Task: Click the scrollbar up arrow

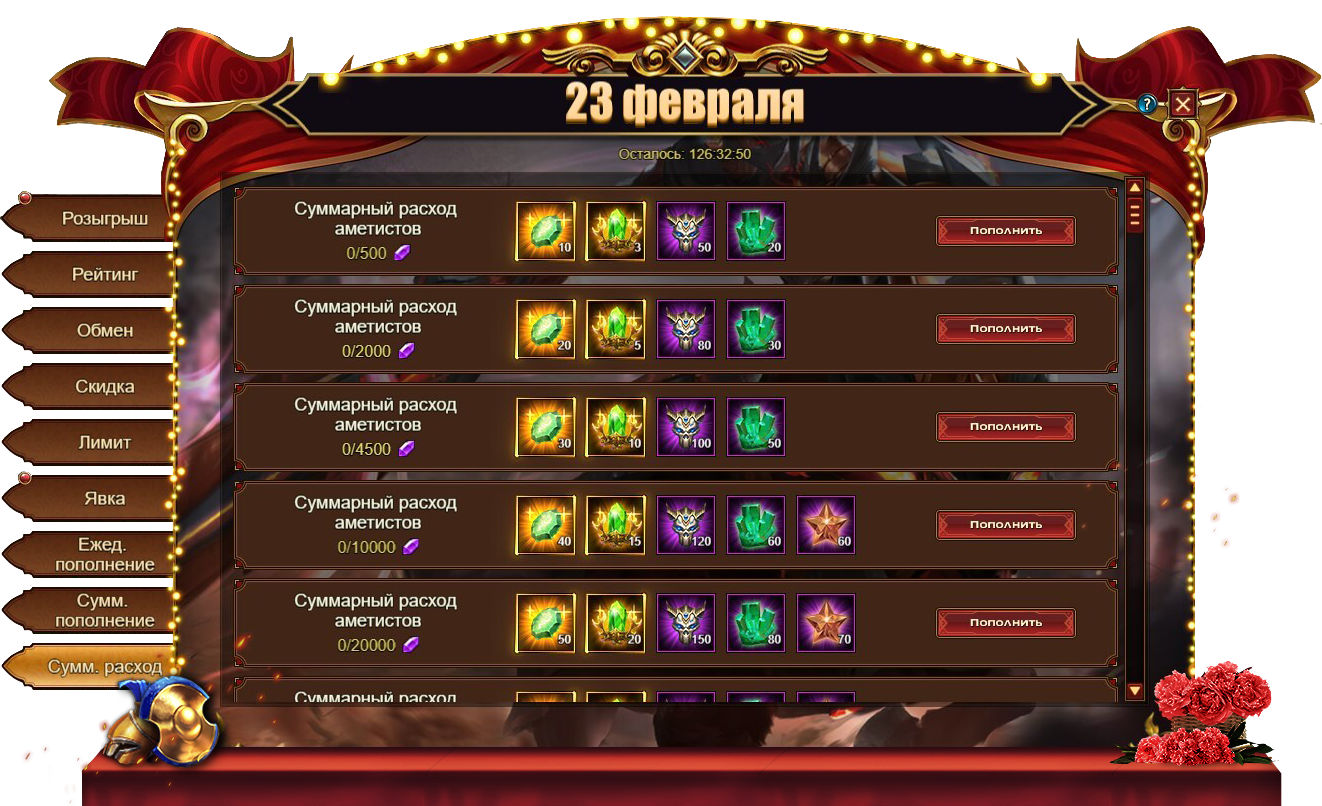Action: [1134, 187]
